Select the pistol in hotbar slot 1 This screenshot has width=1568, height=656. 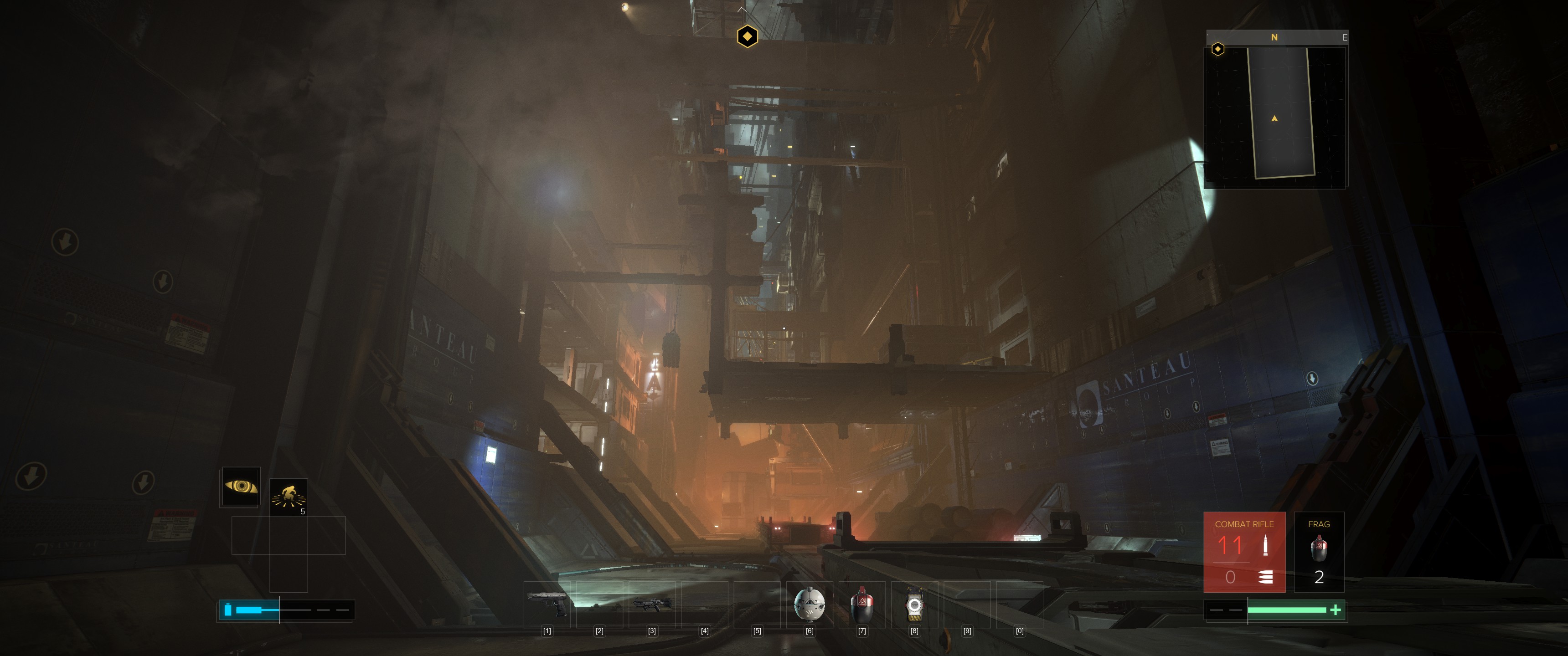pos(547,604)
